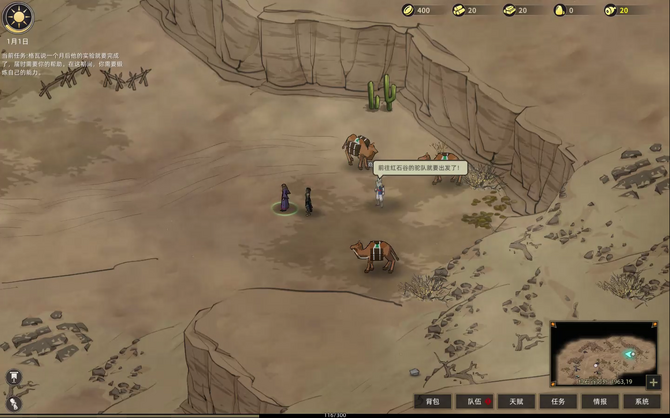Click the banner flag icon button
The image size is (670, 418).
coord(15,377)
